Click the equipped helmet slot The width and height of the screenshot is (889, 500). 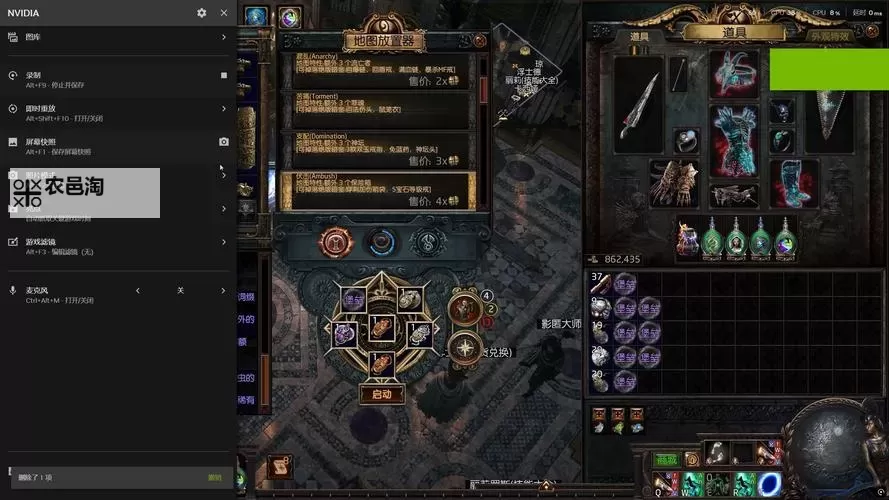[735, 72]
